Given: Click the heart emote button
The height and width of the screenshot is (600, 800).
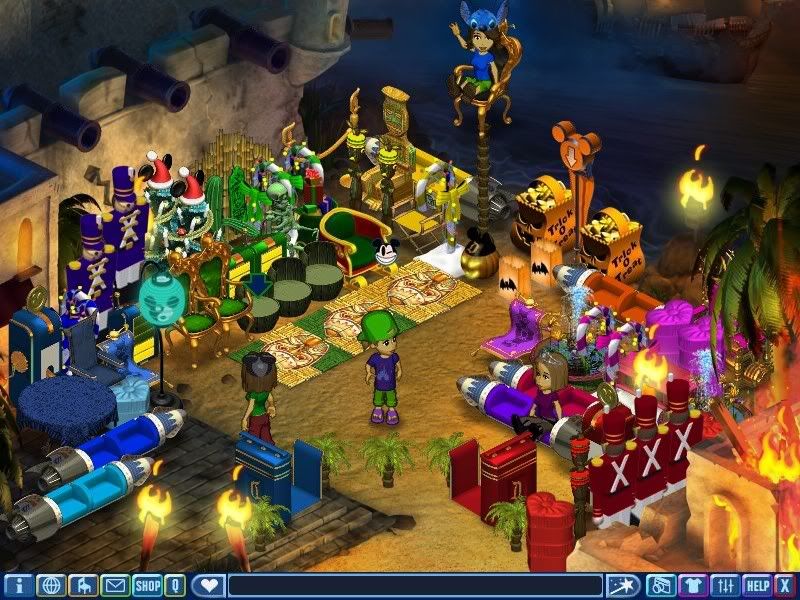Looking at the screenshot, I should pyautogui.click(x=207, y=585).
